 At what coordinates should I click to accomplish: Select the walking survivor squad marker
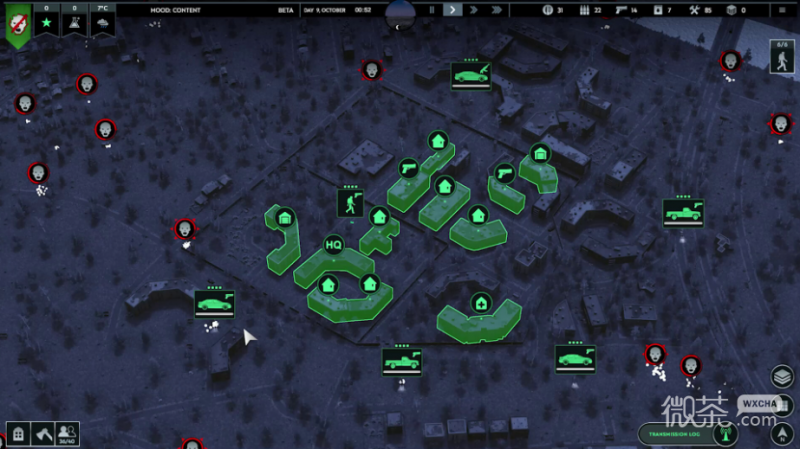(349, 205)
